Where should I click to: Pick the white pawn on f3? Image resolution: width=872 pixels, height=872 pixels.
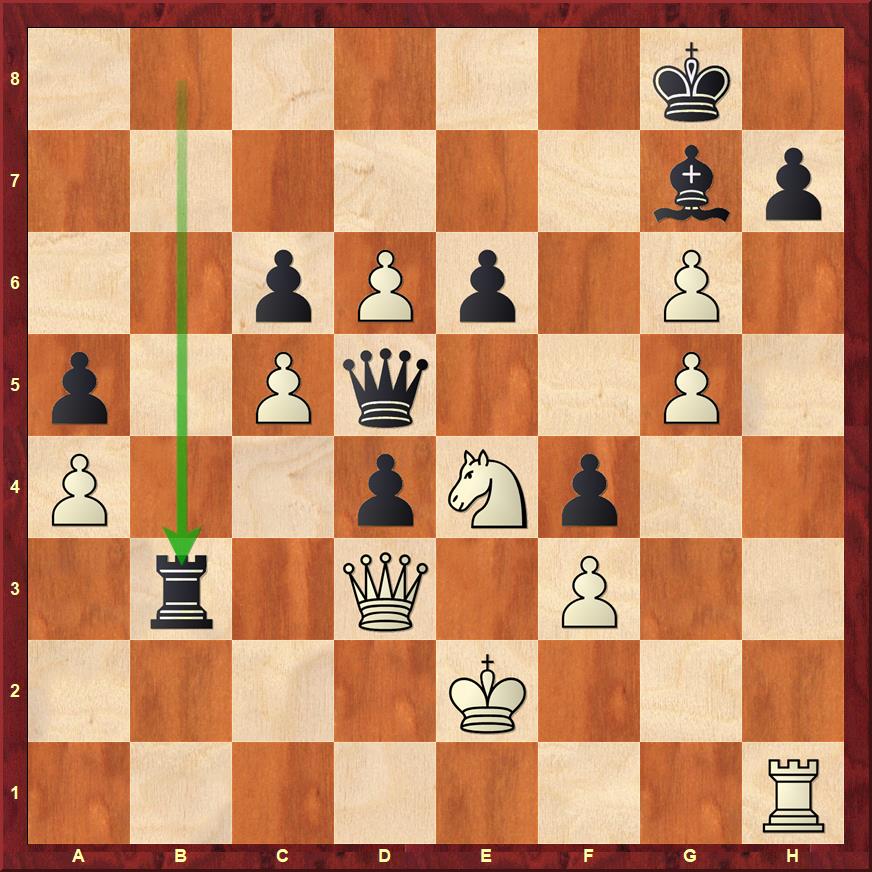tap(589, 590)
